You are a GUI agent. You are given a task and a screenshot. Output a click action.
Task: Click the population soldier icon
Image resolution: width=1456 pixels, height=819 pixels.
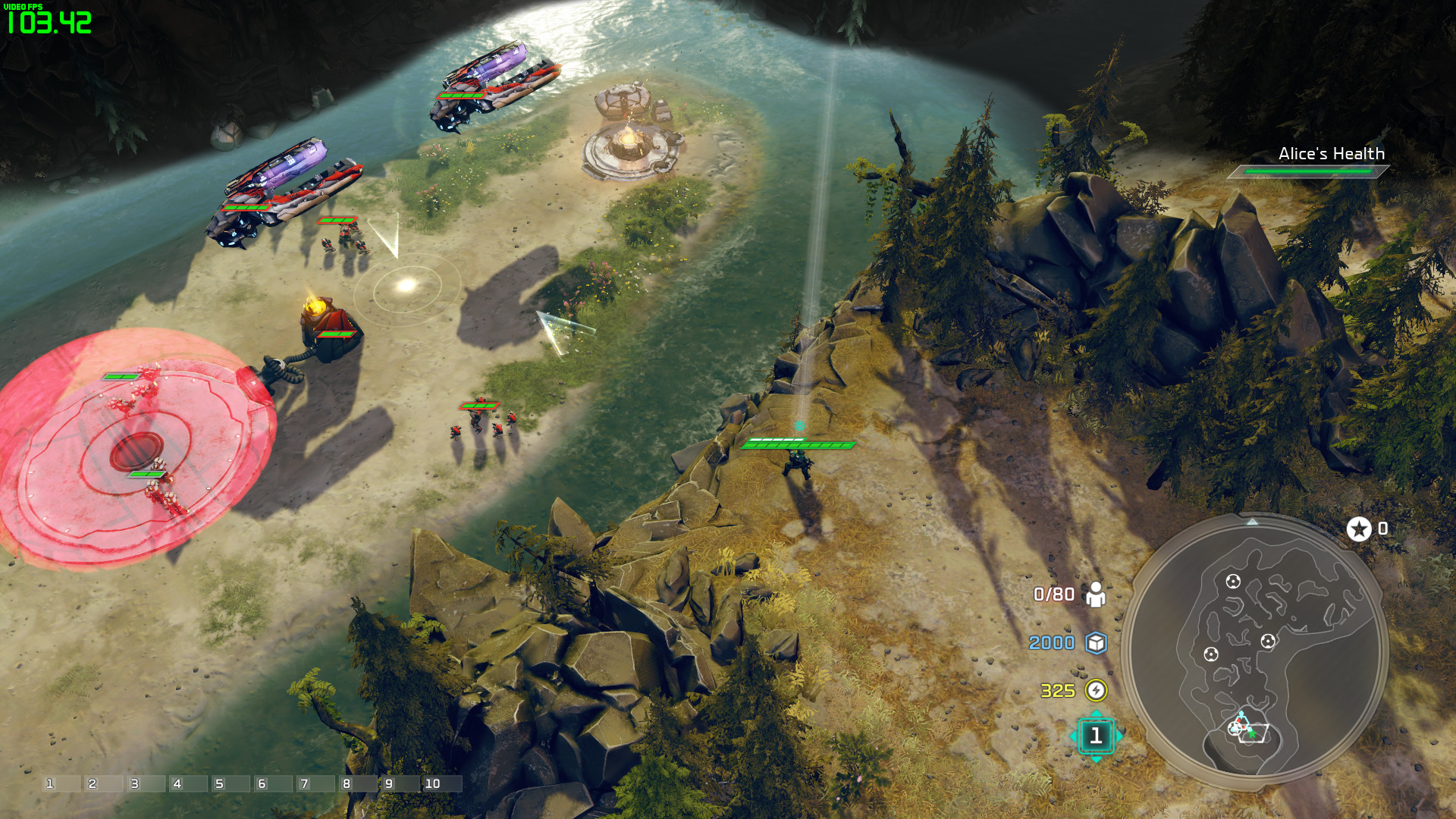coord(1096,595)
